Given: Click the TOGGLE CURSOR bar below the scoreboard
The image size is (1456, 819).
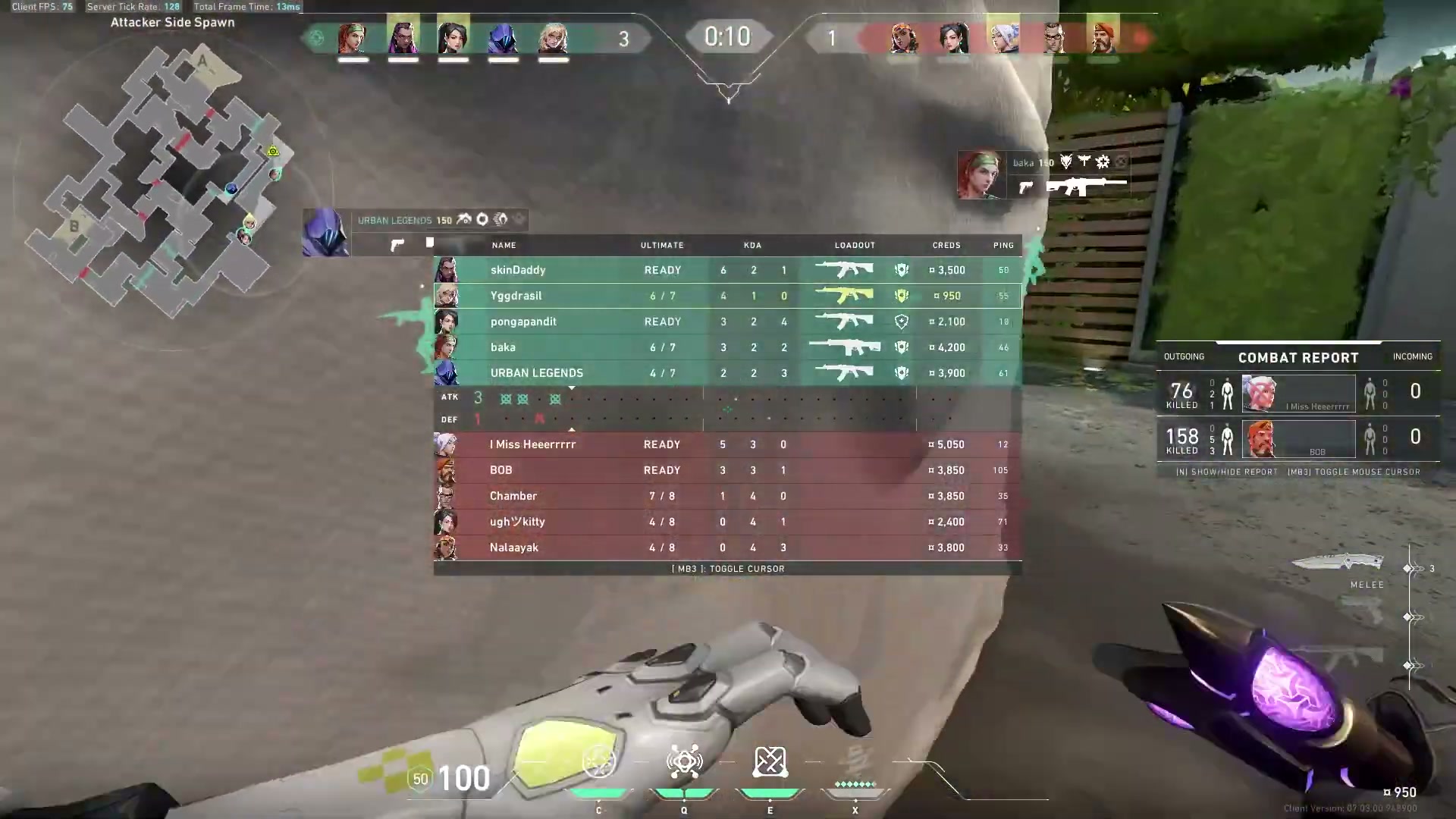Looking at the screenshot, I should click(x=727, y=568).
